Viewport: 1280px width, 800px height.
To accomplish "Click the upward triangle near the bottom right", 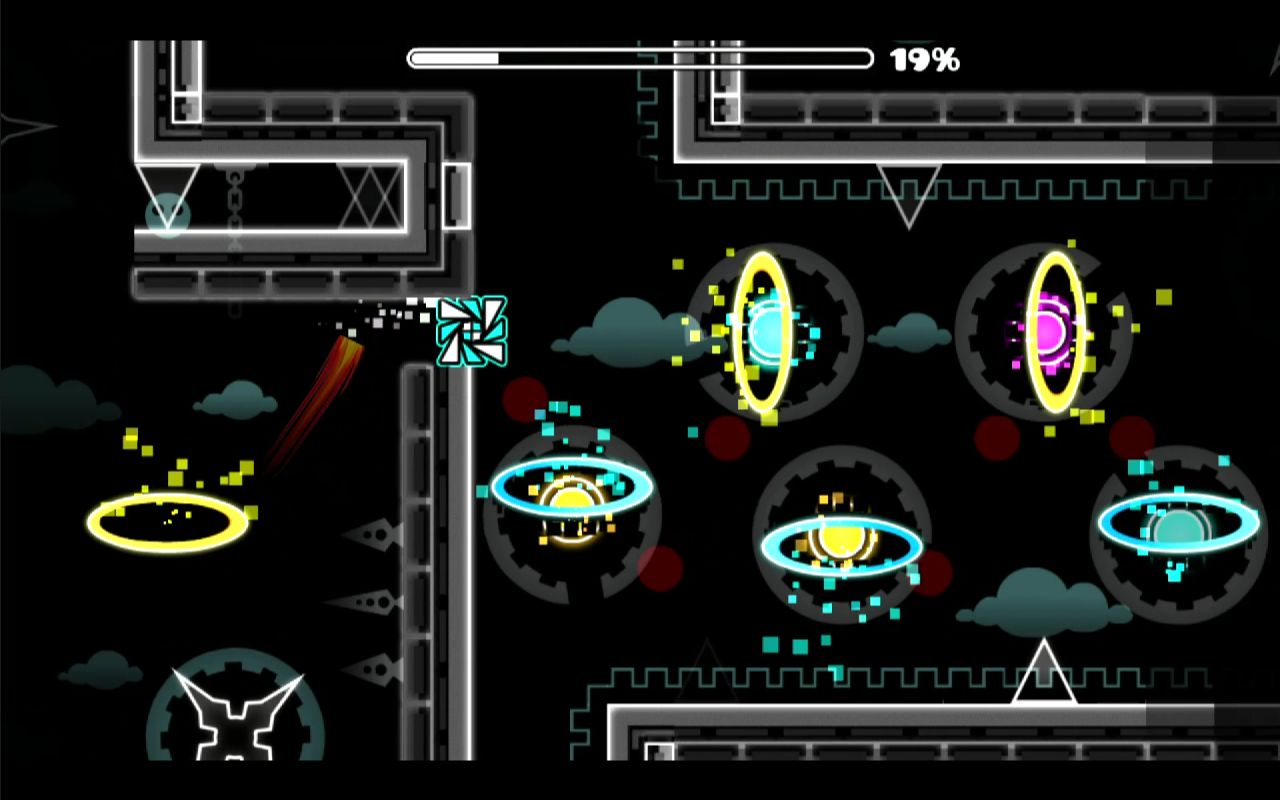I will [x=1043, y=670].
